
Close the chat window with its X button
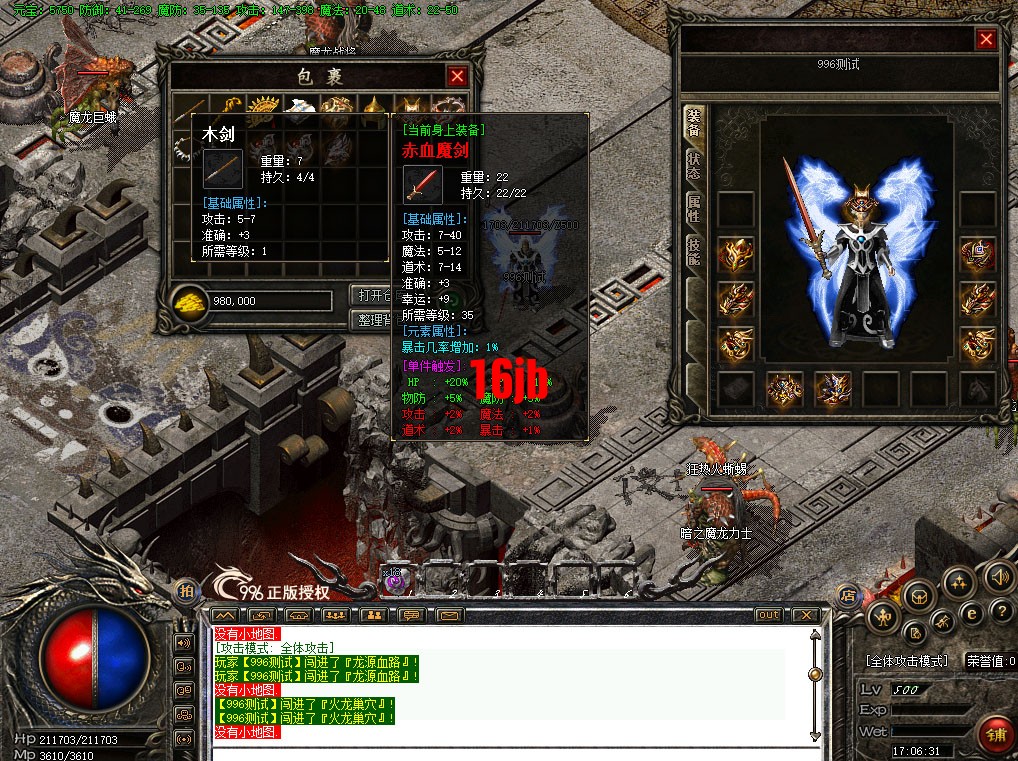[805, 614]
